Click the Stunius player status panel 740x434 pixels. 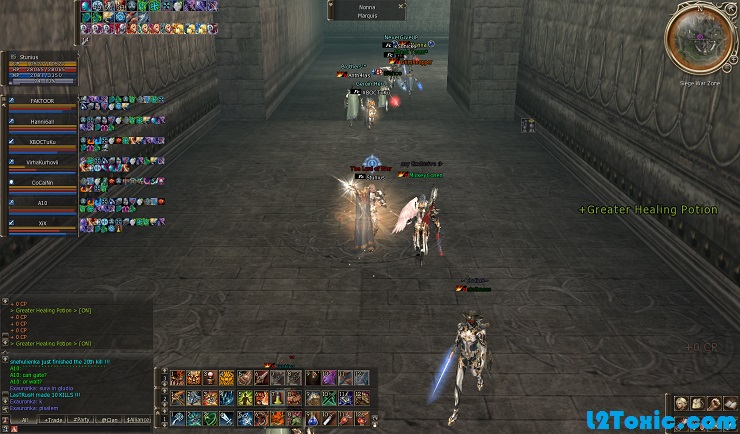tap(41, 67)
